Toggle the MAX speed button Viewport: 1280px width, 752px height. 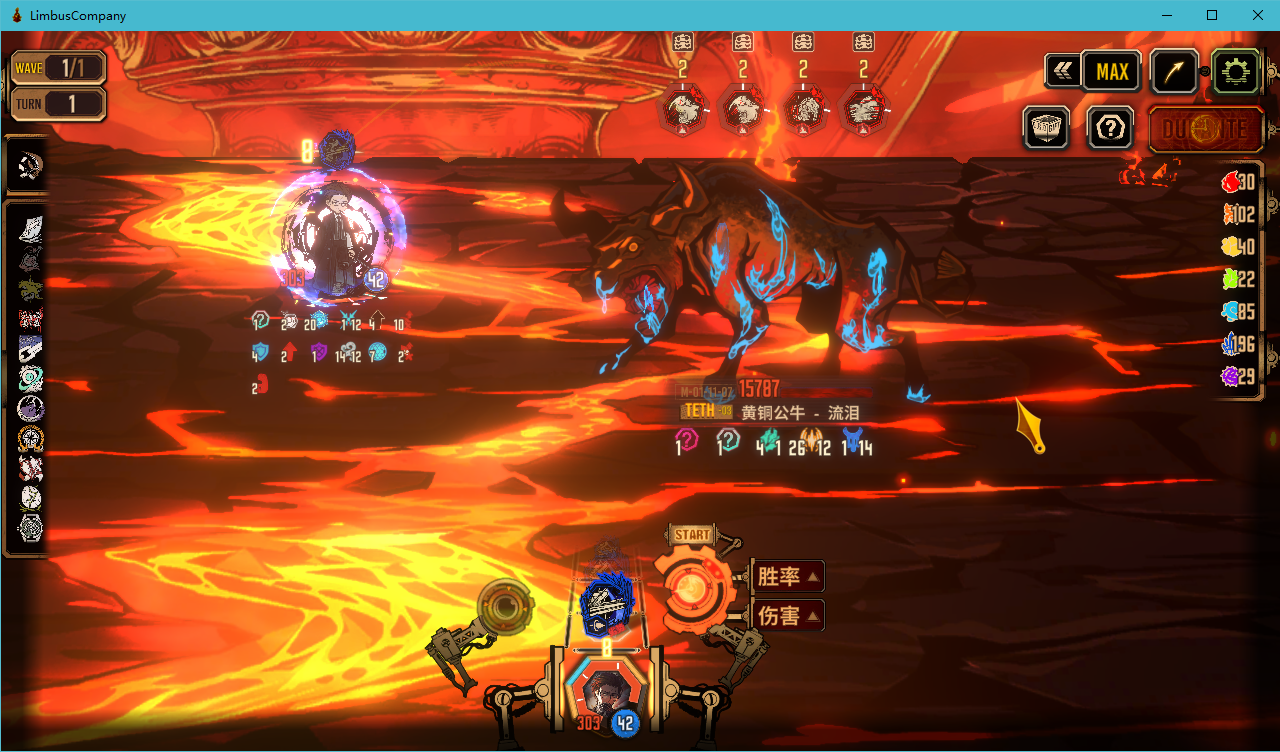(x=1112, y=72)
